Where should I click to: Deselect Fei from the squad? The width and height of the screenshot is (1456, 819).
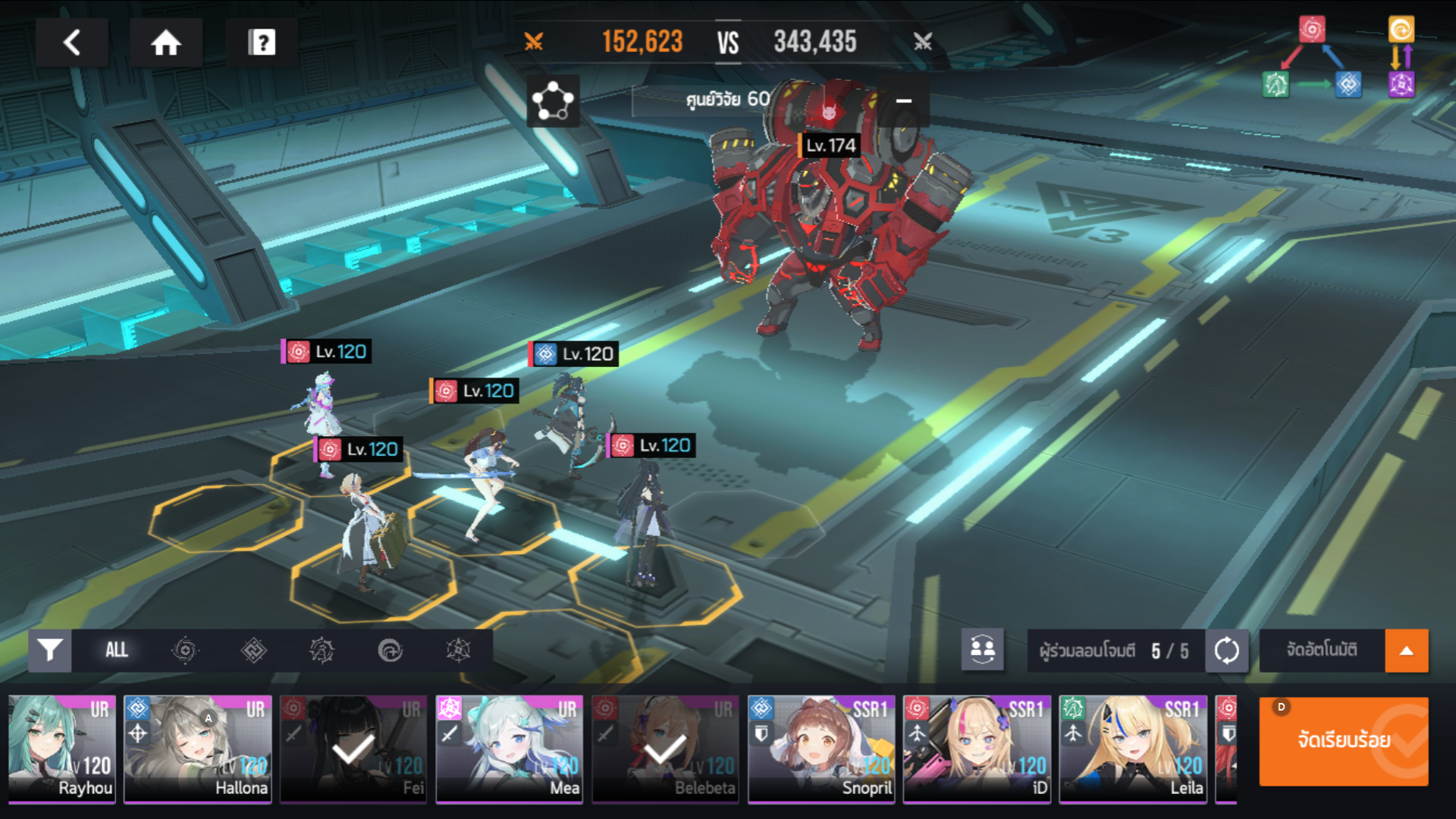pos(353,748)
